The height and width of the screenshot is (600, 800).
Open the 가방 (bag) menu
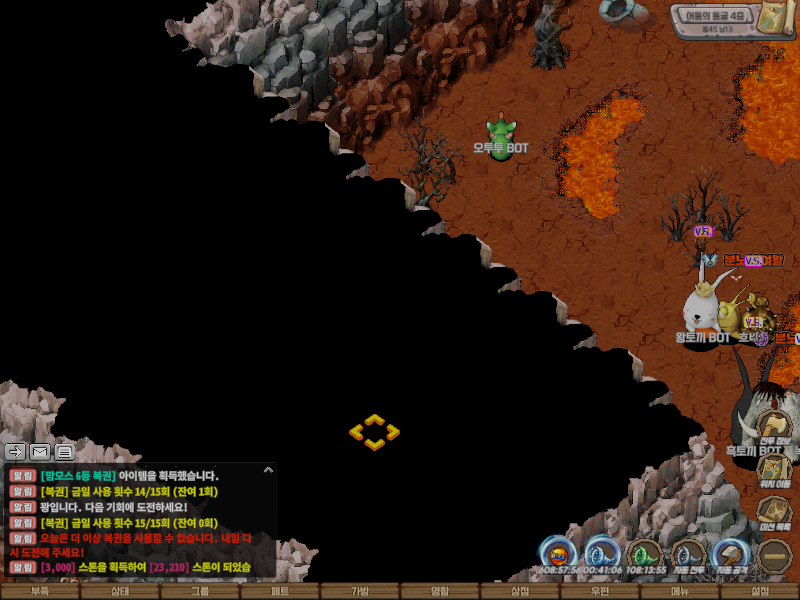[360, 591]
